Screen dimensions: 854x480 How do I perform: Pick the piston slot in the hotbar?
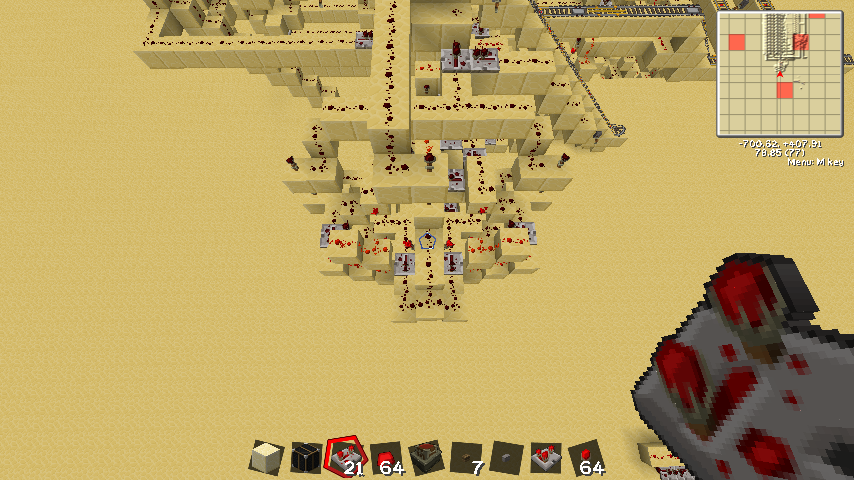[425, 458]
